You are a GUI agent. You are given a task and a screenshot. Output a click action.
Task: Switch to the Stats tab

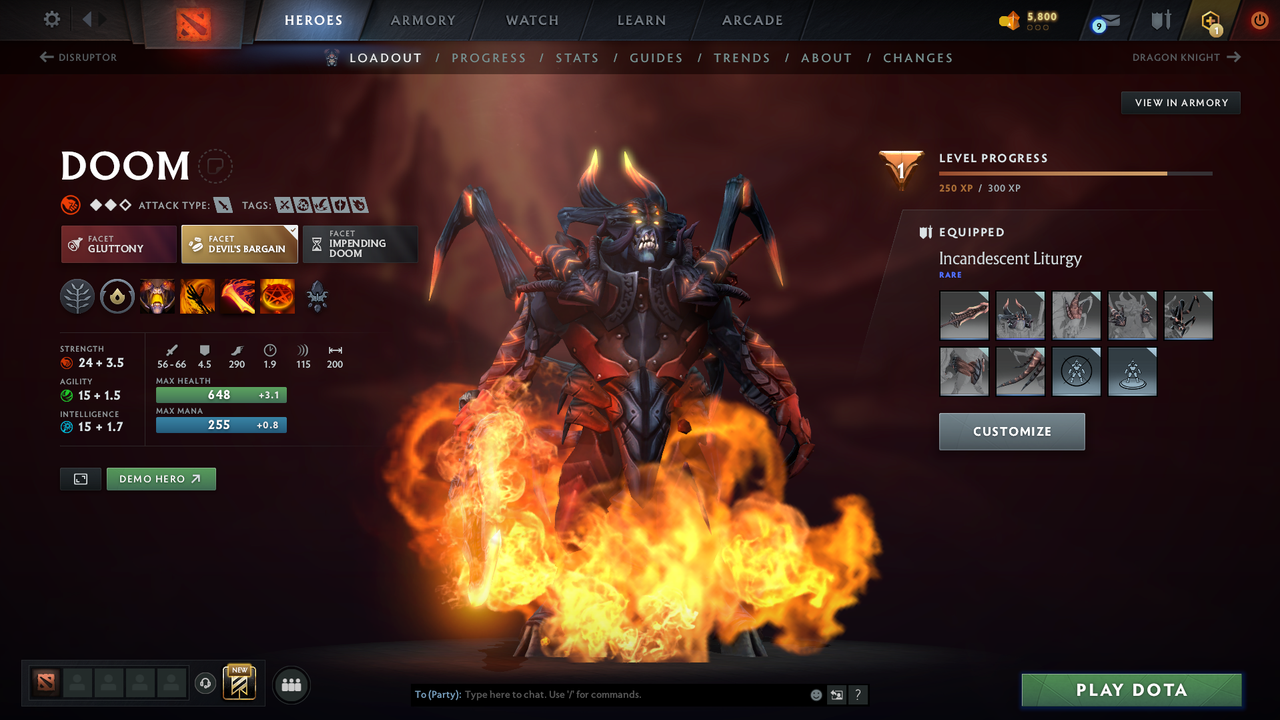(577, 57)
